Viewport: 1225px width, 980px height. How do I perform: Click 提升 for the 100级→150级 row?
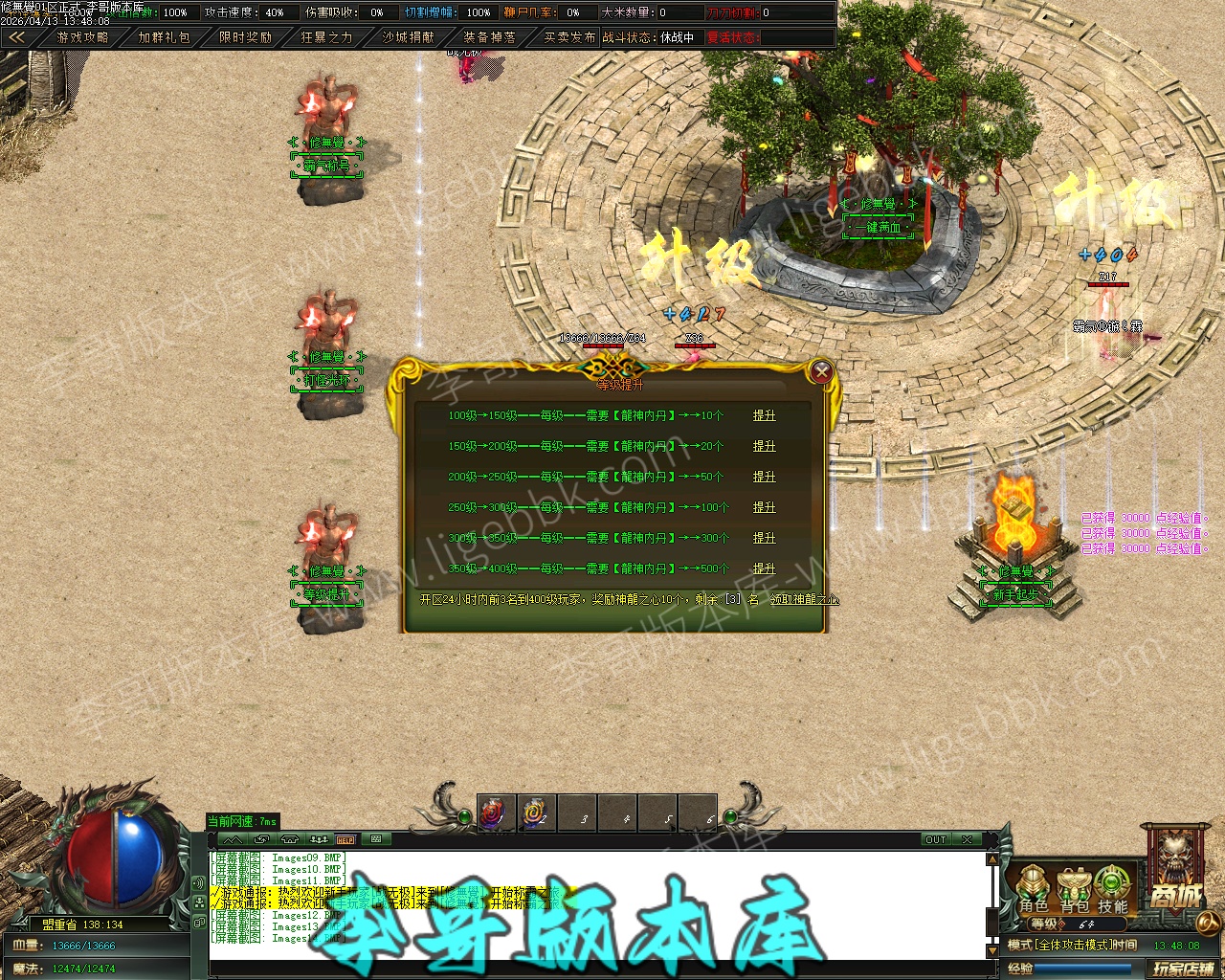pyautogui.click(x=764, y=415)
